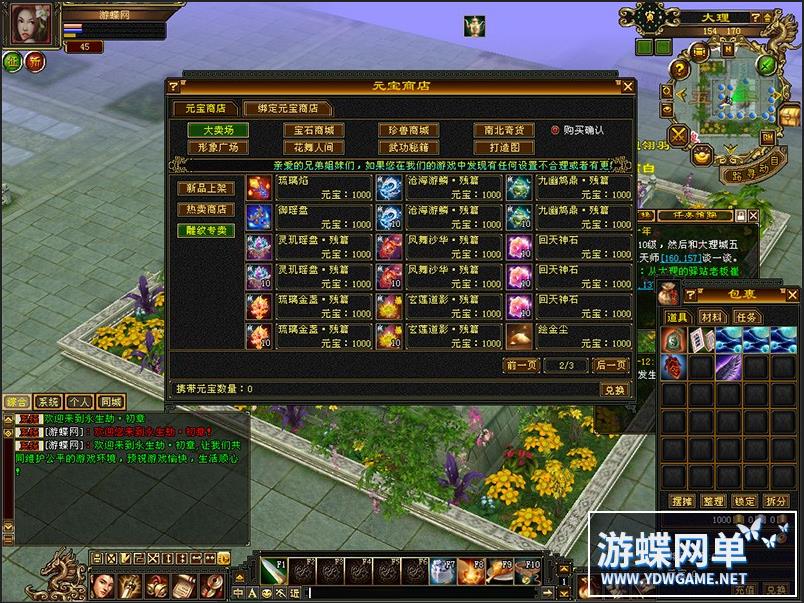Toggle the 购买确认 option
The width and height of the screenshot is (804, 603).
[x=555, y=130]
